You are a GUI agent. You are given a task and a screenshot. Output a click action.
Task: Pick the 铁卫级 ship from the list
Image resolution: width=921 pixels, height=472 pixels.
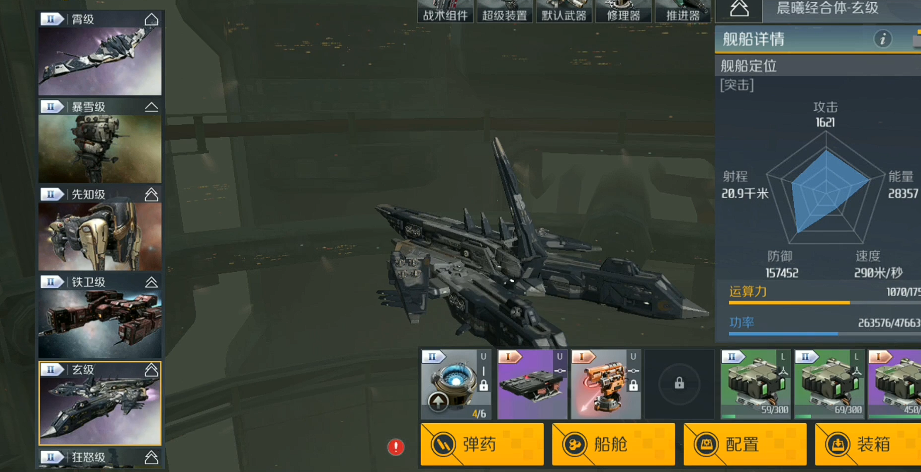pos(100,322)
